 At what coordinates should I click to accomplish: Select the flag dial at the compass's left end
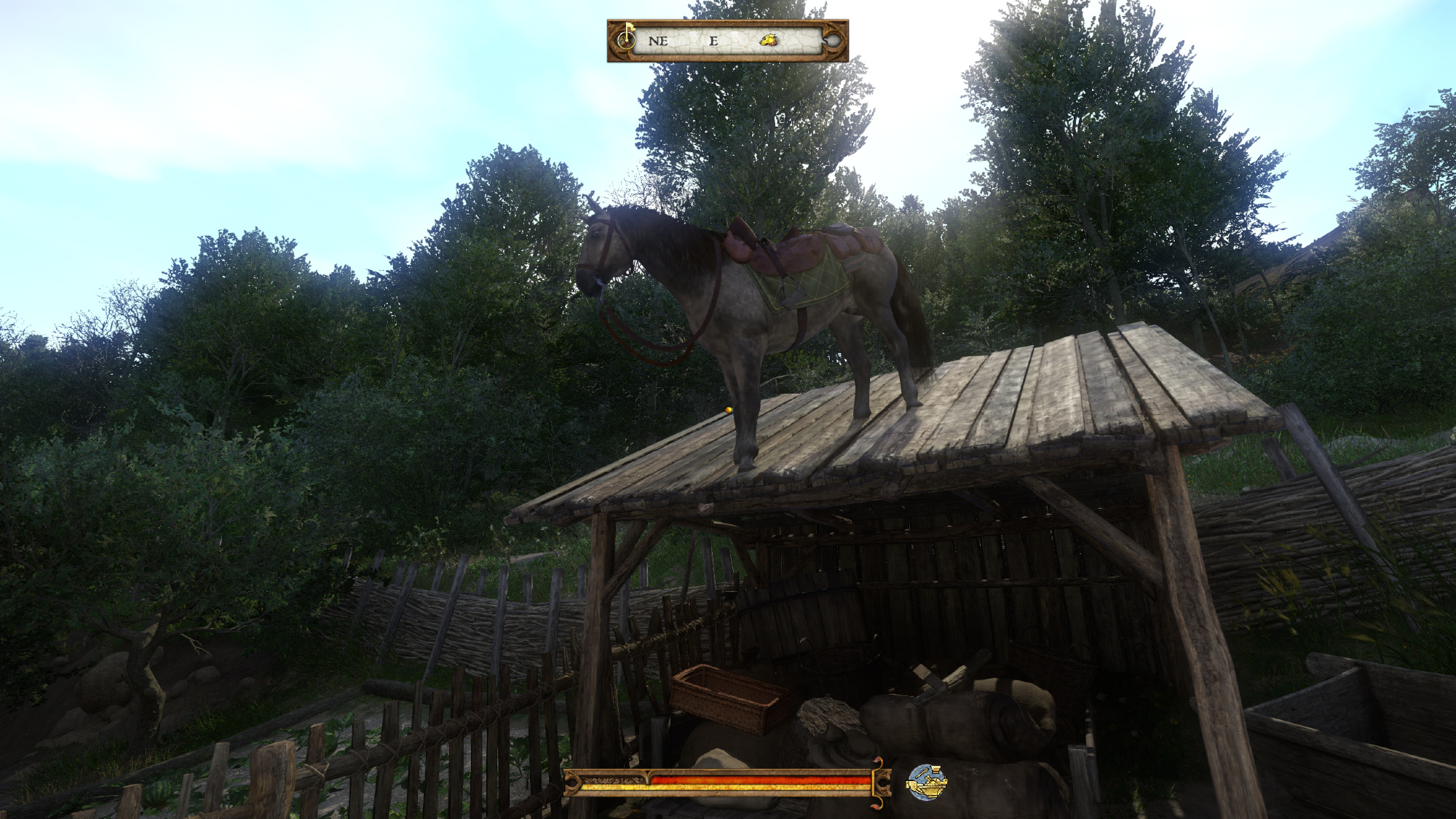tap(625, 39)
